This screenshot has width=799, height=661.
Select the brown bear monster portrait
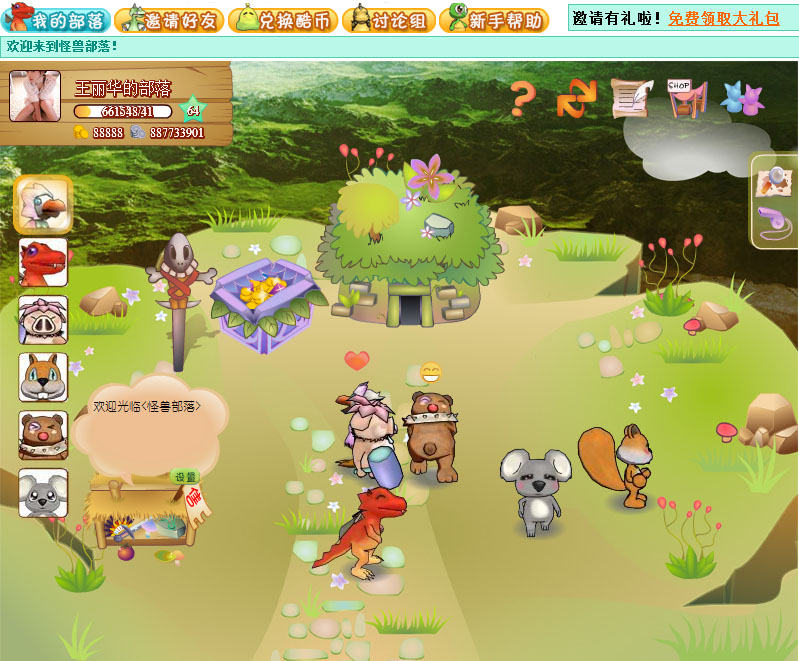[x=43, y=435]
